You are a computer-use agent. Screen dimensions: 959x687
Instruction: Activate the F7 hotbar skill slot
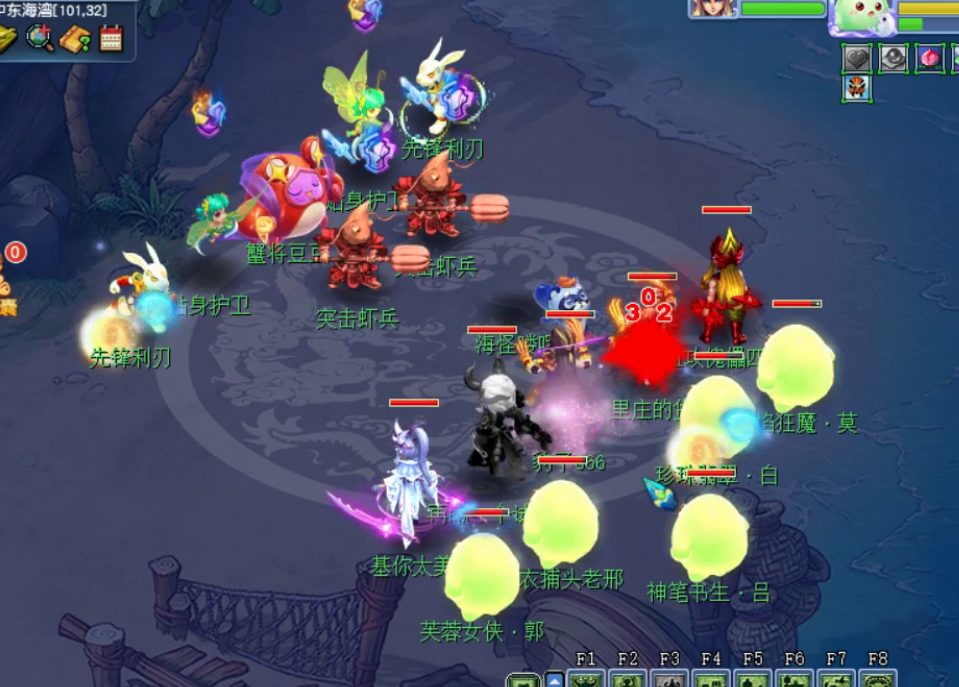pos(837,679)
